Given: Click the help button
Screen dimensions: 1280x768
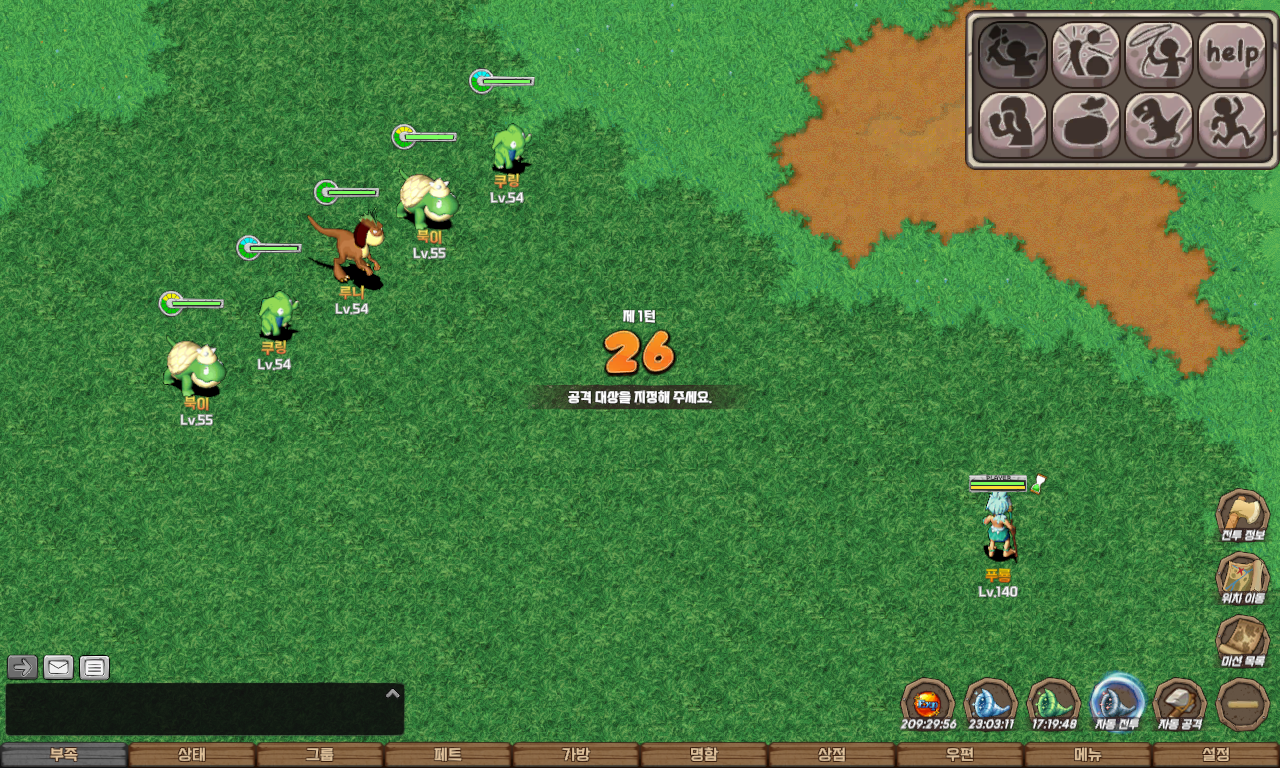Looking at the screenshot, I should pyautogui.click(x=1232, y=54).
